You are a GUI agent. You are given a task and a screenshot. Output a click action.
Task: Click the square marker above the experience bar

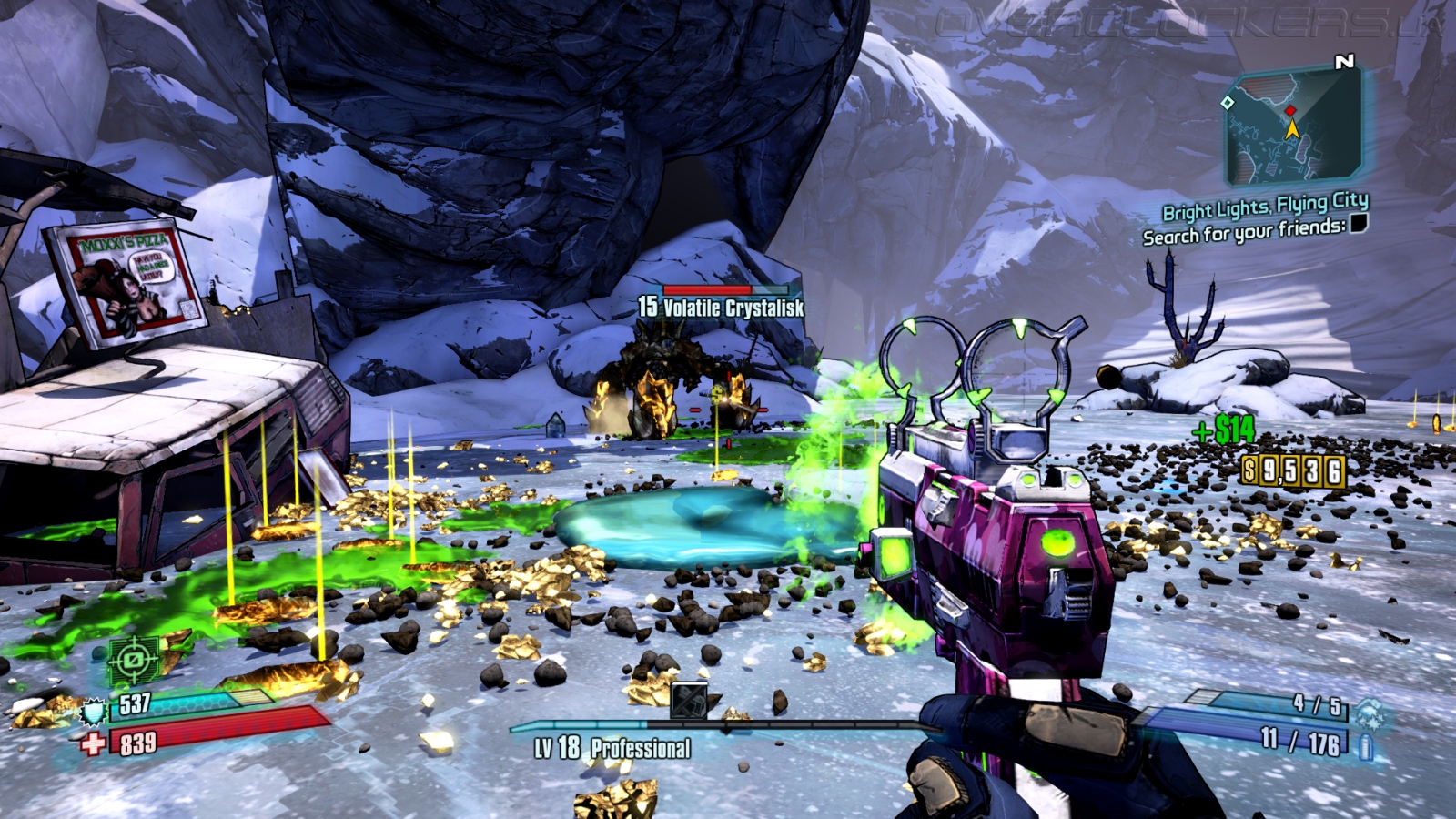pos(688,701)
